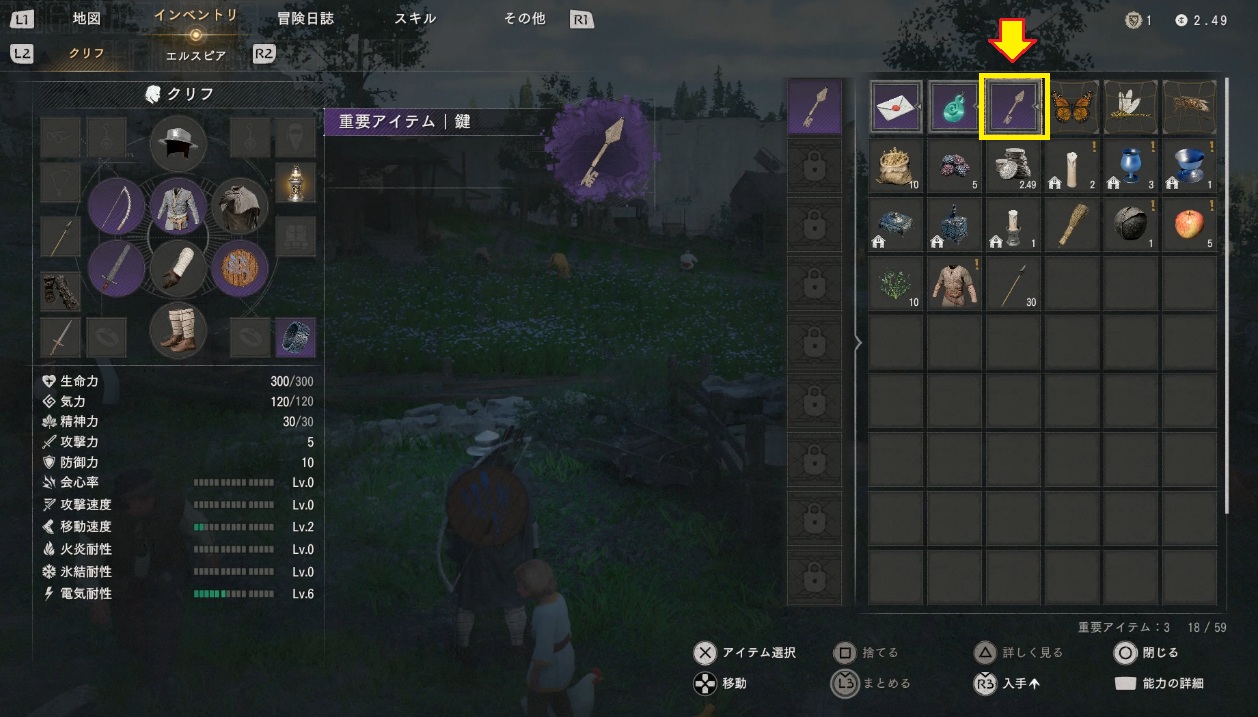Choose the highlighted key item slot
Image resolution: width=1258 pixels, height=717 pixels.
coord(1015,108)
